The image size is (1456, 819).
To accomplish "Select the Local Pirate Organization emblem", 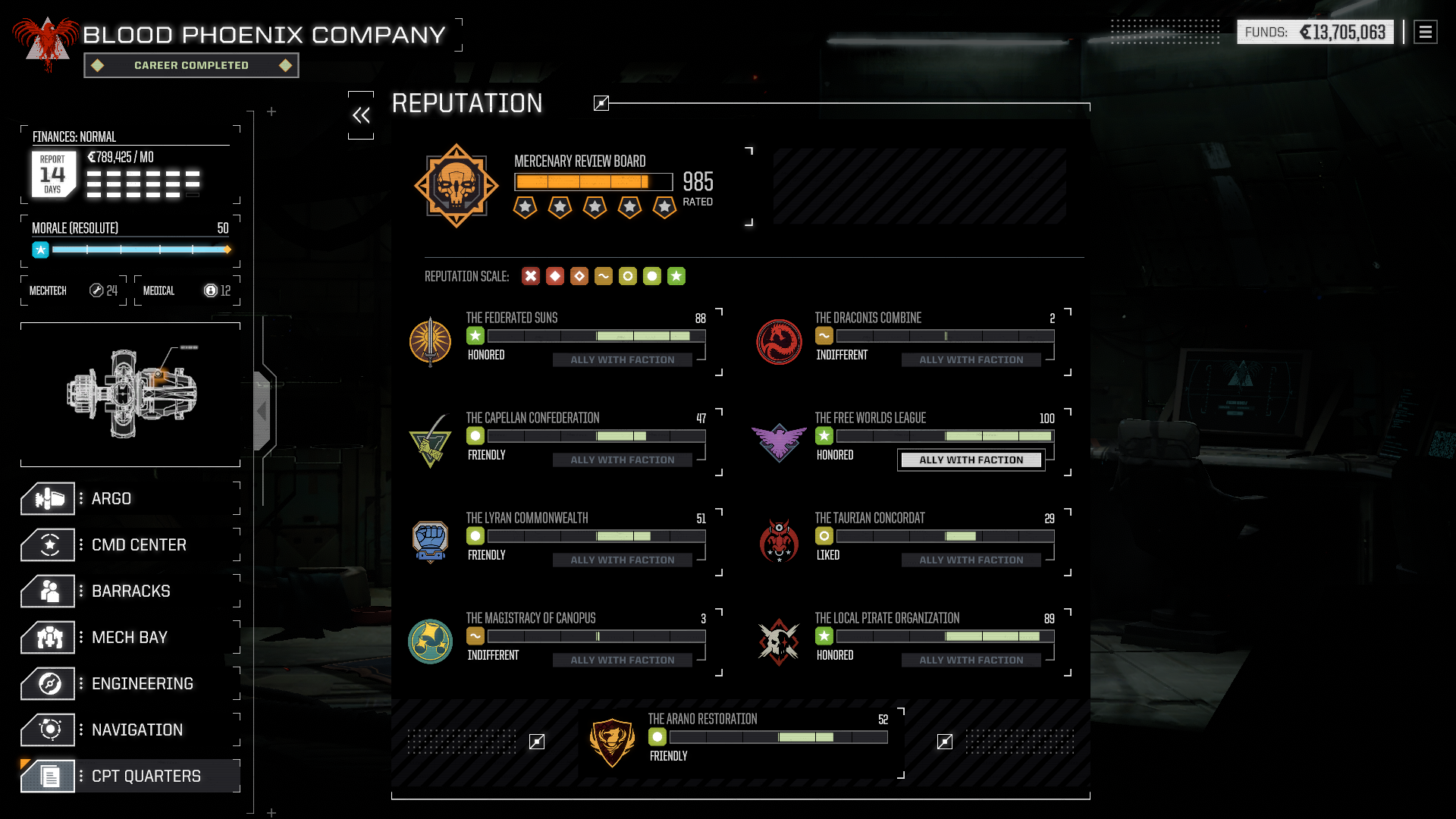I will 779,642.
